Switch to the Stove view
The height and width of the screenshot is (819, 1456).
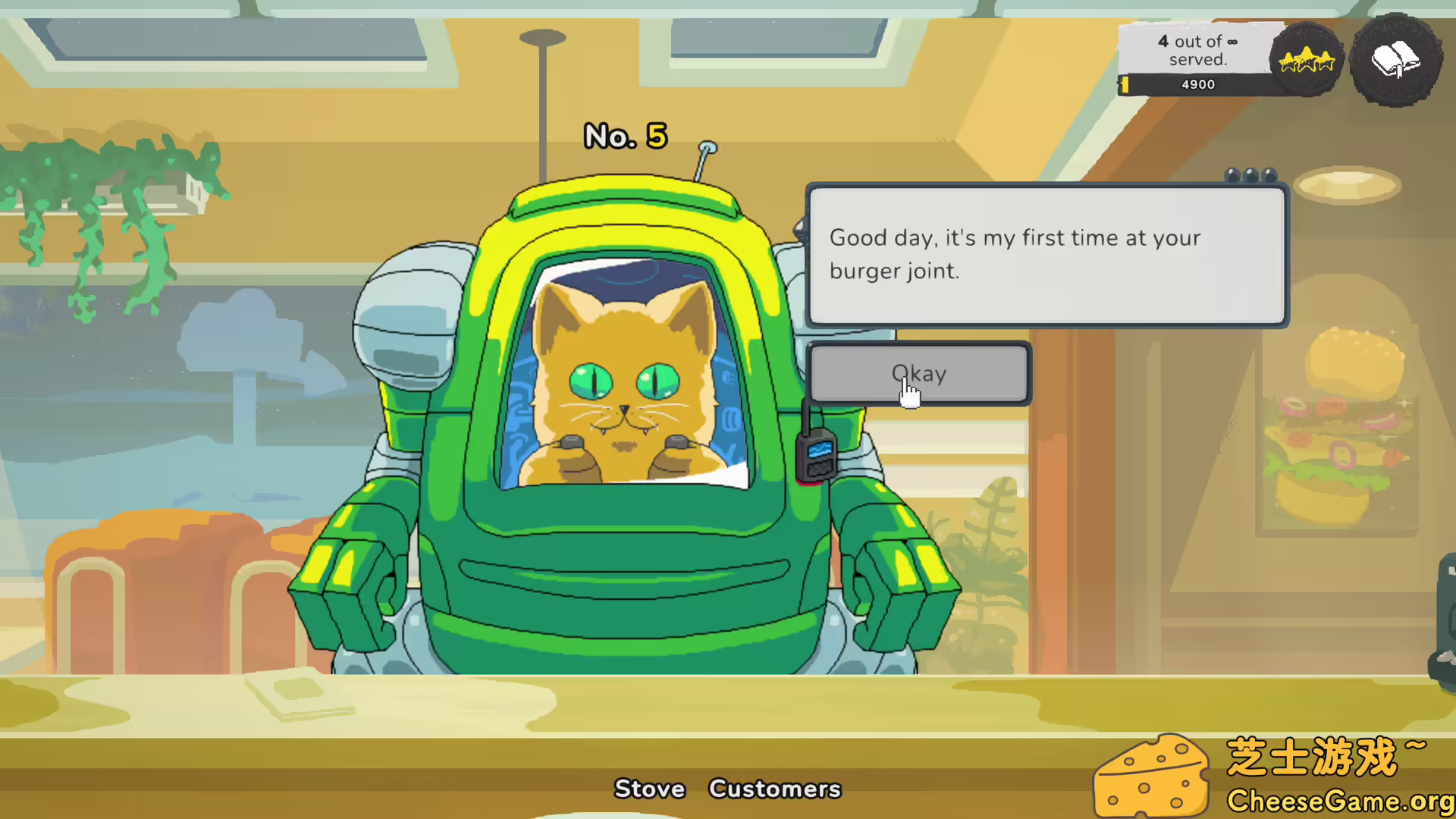pos(649,789)
